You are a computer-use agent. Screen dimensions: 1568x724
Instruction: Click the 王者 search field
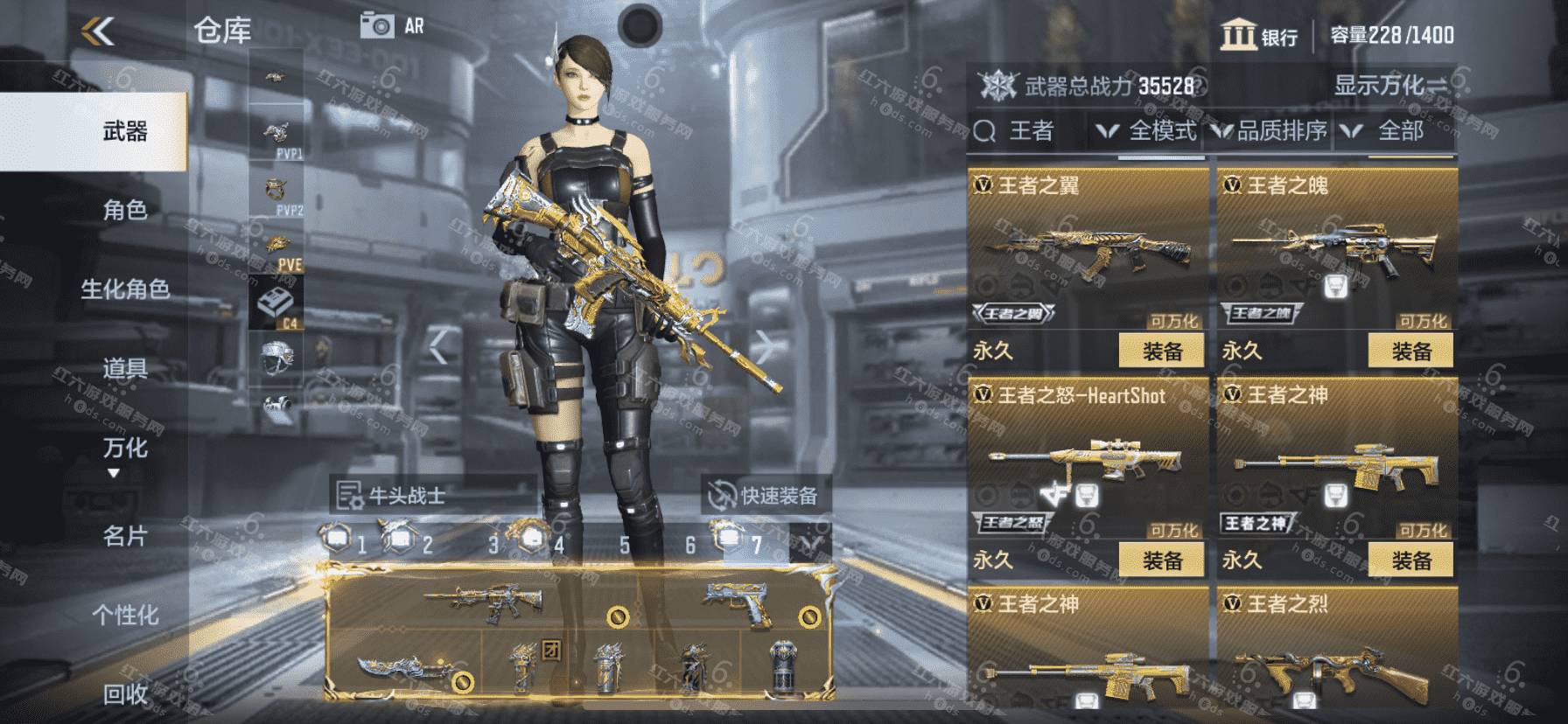pyautogui.click(x=1031, y=131)
